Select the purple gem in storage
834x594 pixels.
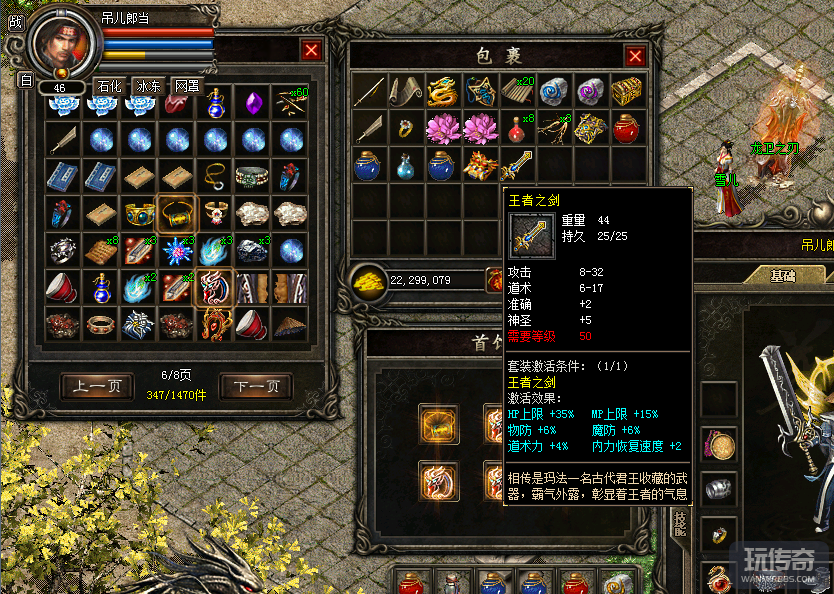pyautogui.click(x=254, y=102)
